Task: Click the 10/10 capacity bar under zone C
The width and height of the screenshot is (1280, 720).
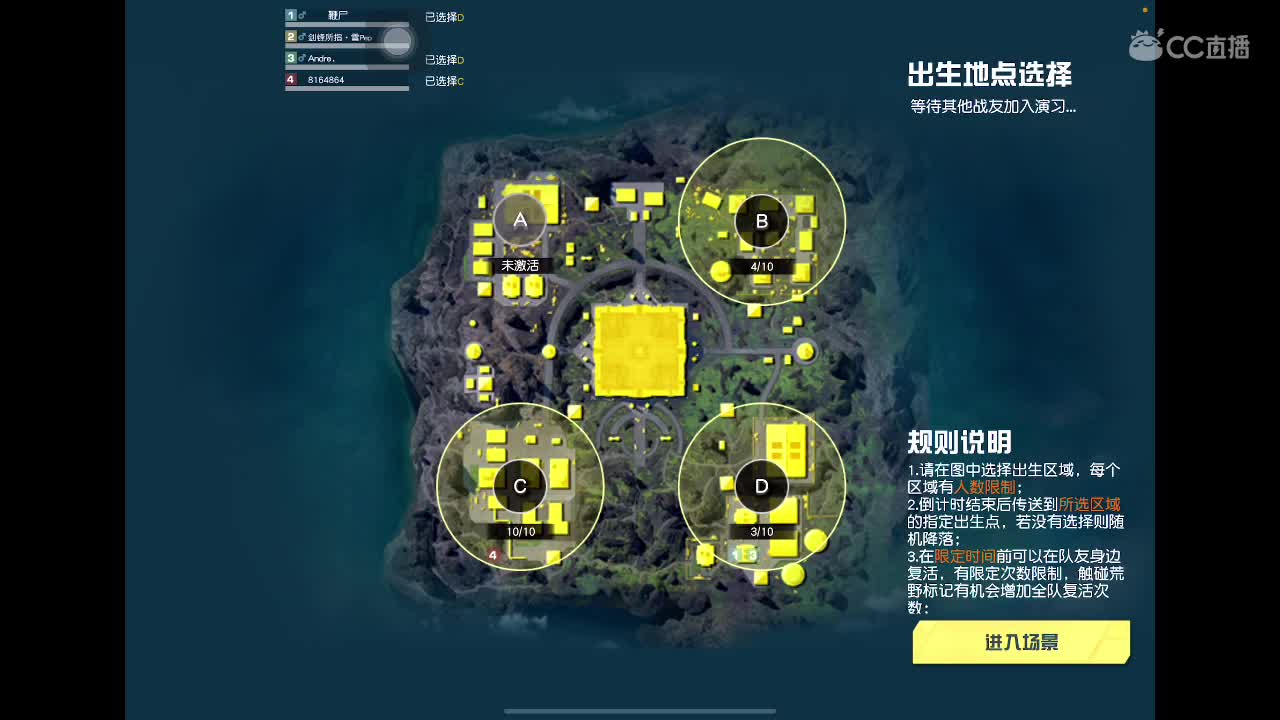Action: click(519, 531)
